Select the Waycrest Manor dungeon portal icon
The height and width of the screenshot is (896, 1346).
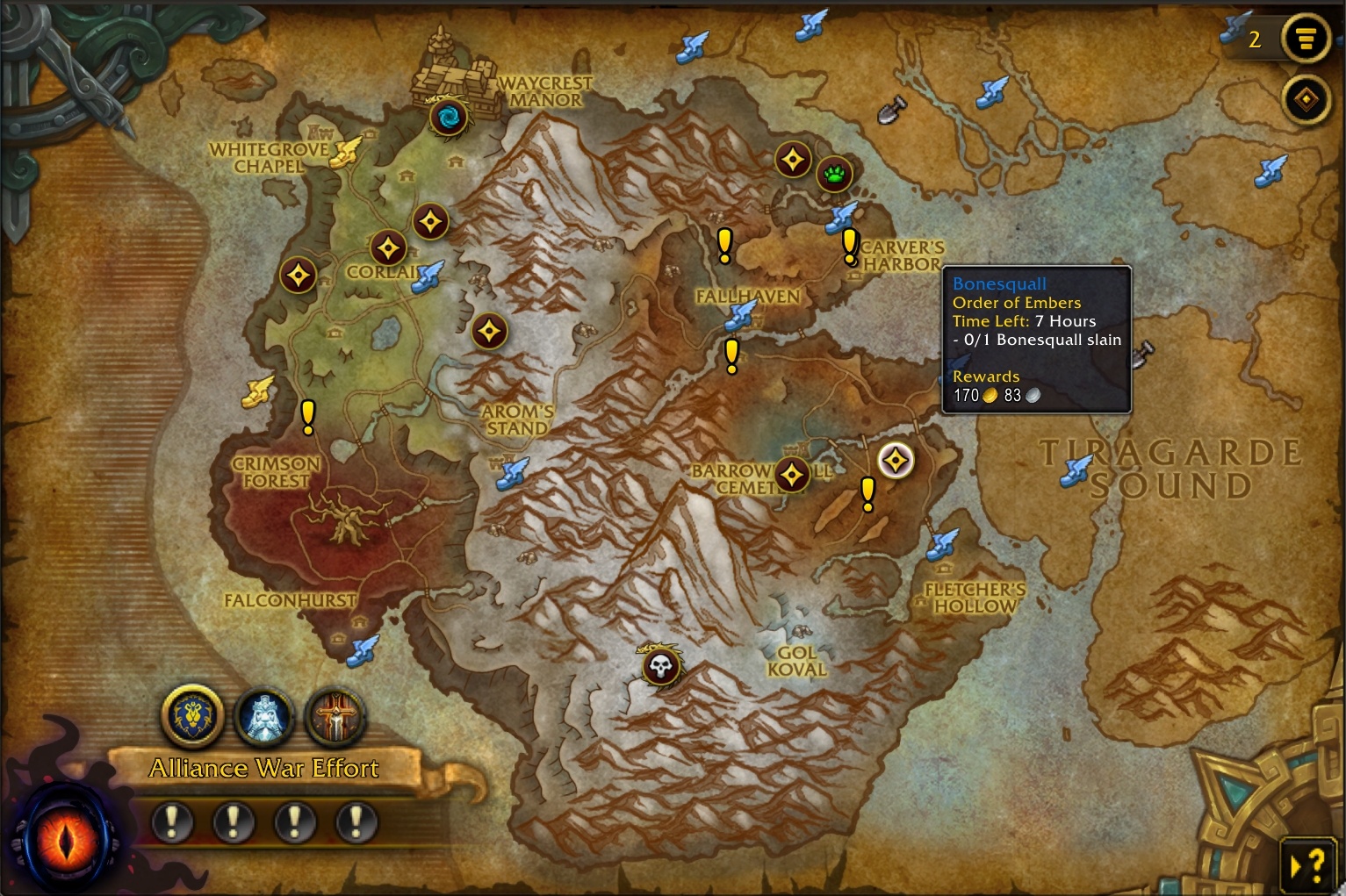(x=448, y=117)
